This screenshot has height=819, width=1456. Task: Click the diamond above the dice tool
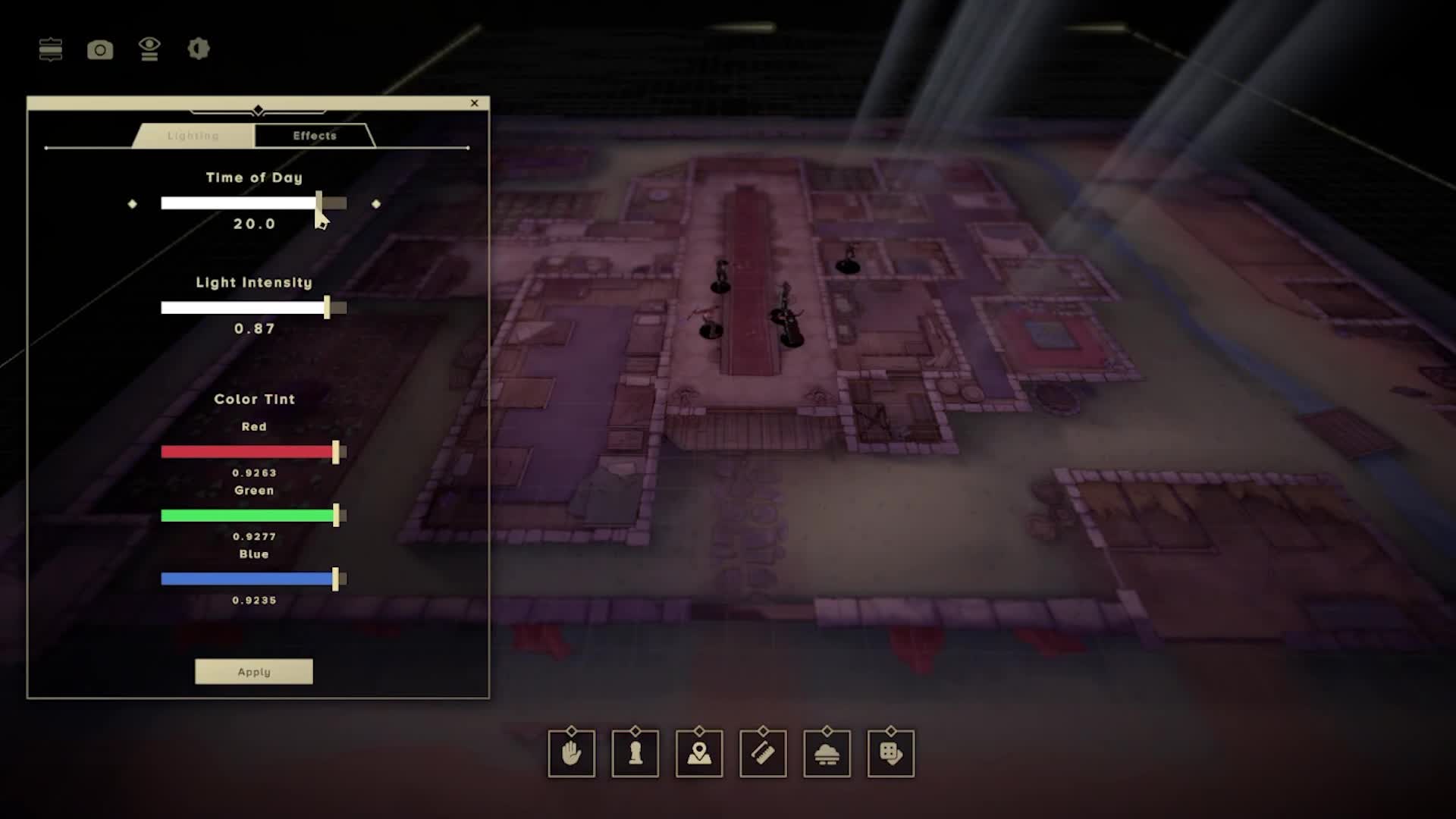pyautogui.click(x=890, y=732)
